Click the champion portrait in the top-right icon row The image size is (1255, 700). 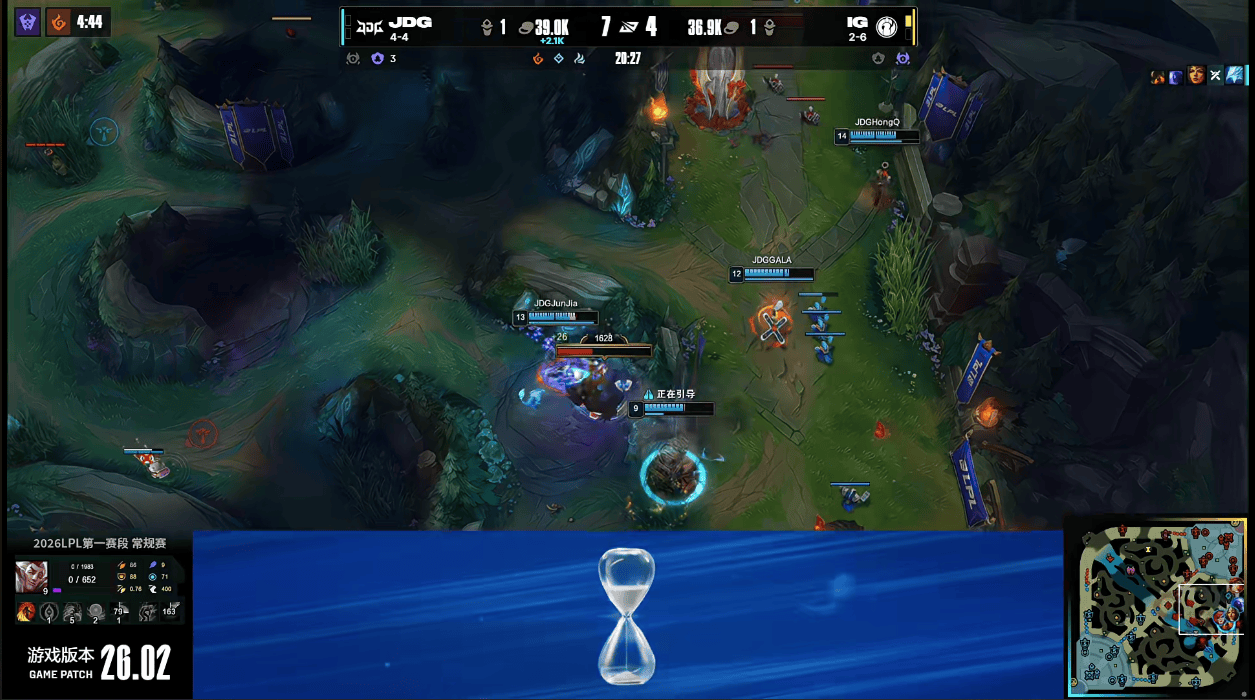1196,75
